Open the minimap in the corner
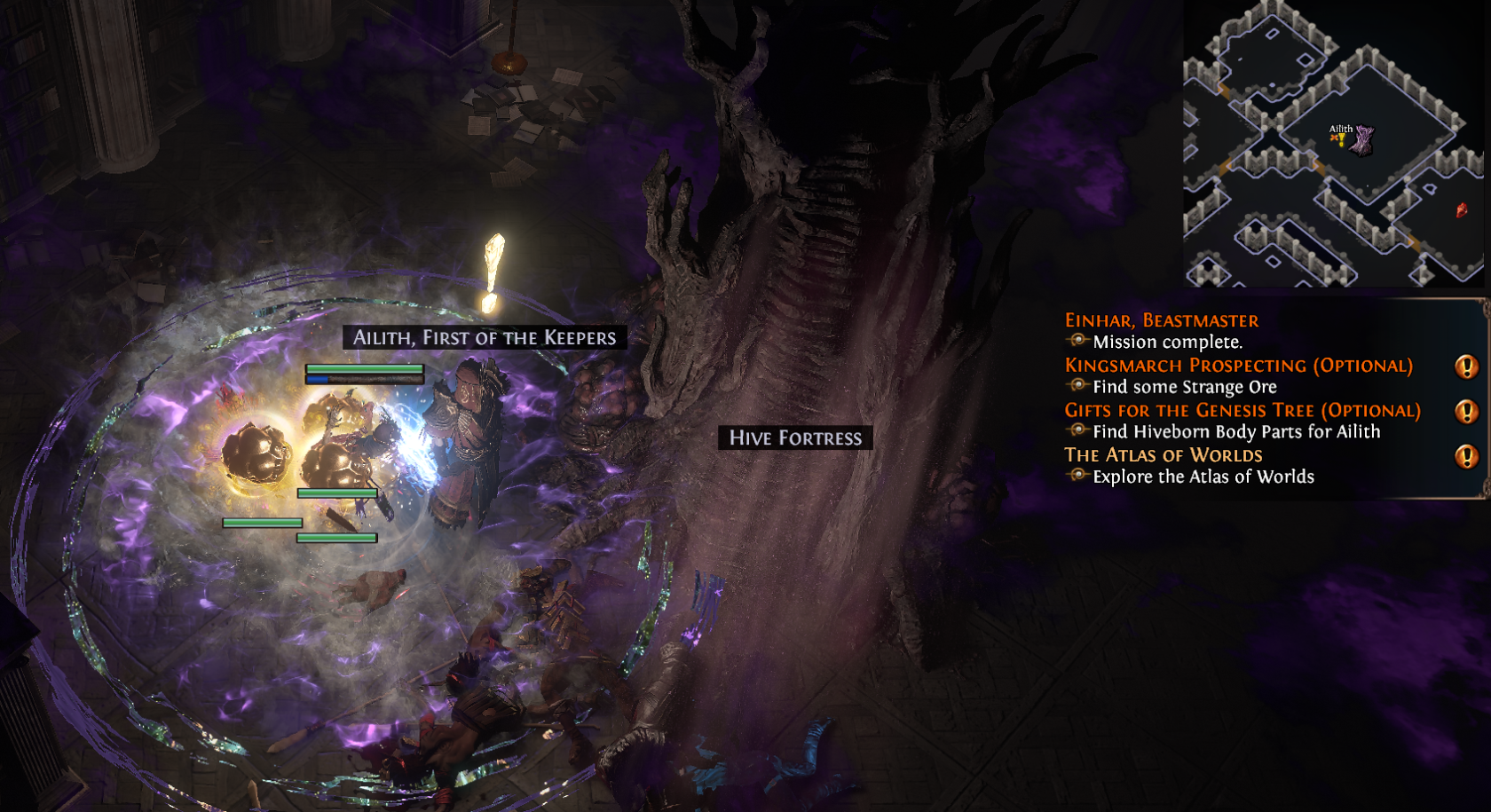 (x=1333, y=144)
